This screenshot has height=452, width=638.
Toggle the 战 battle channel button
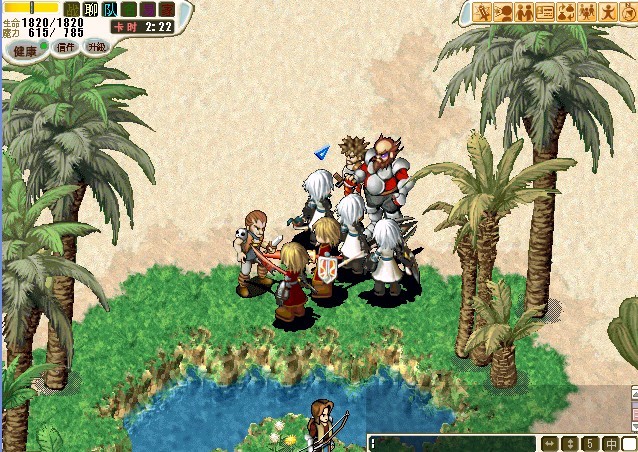point(71,9)
